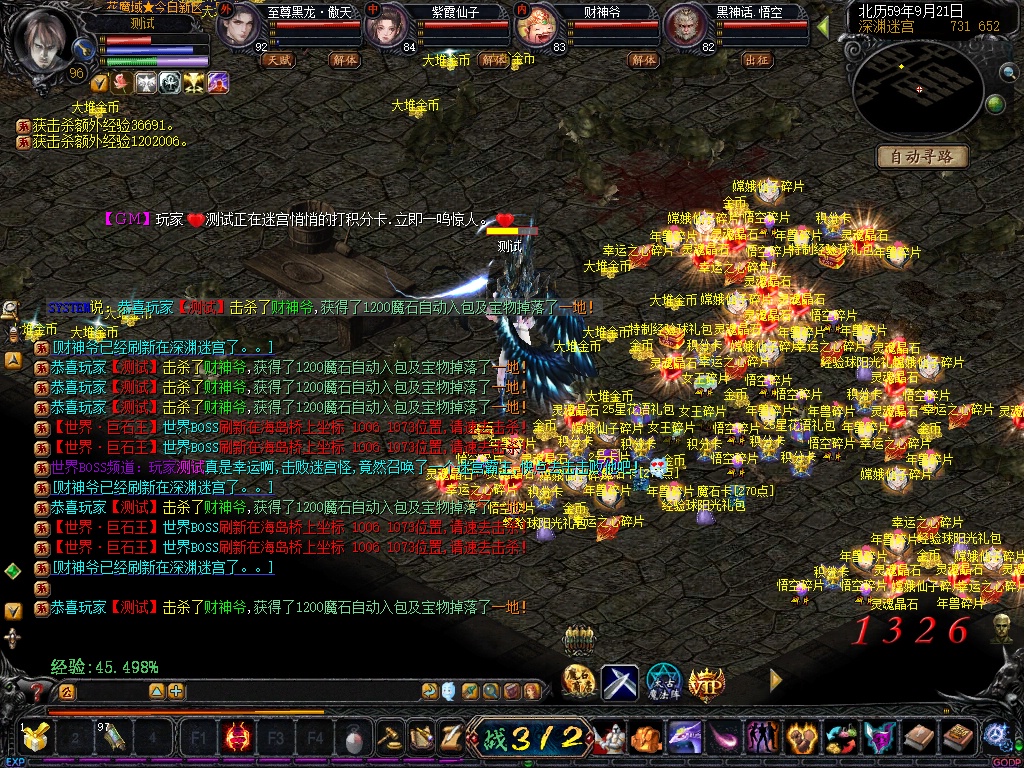This screenshot has width=1024, height=768.
Task: Open the minimap of 深渊迷宫
Action: (x=917, y=90)
